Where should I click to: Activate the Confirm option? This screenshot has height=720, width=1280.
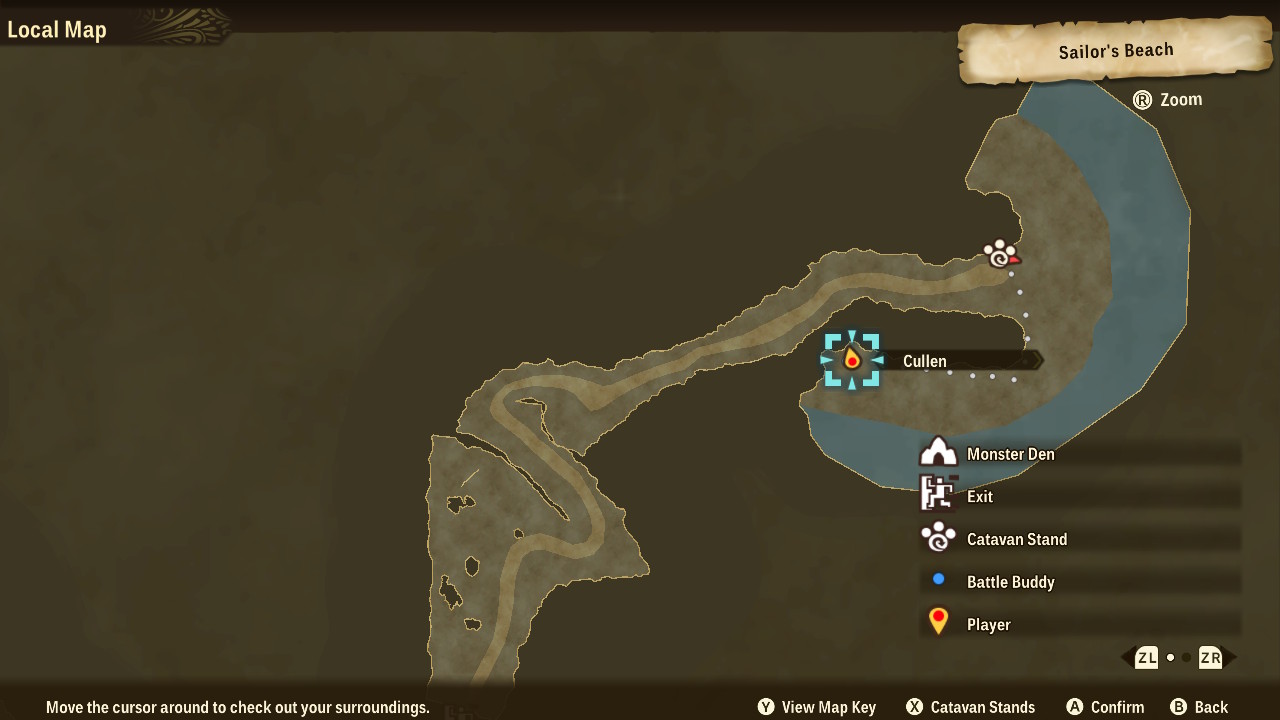pos(1104,707)
